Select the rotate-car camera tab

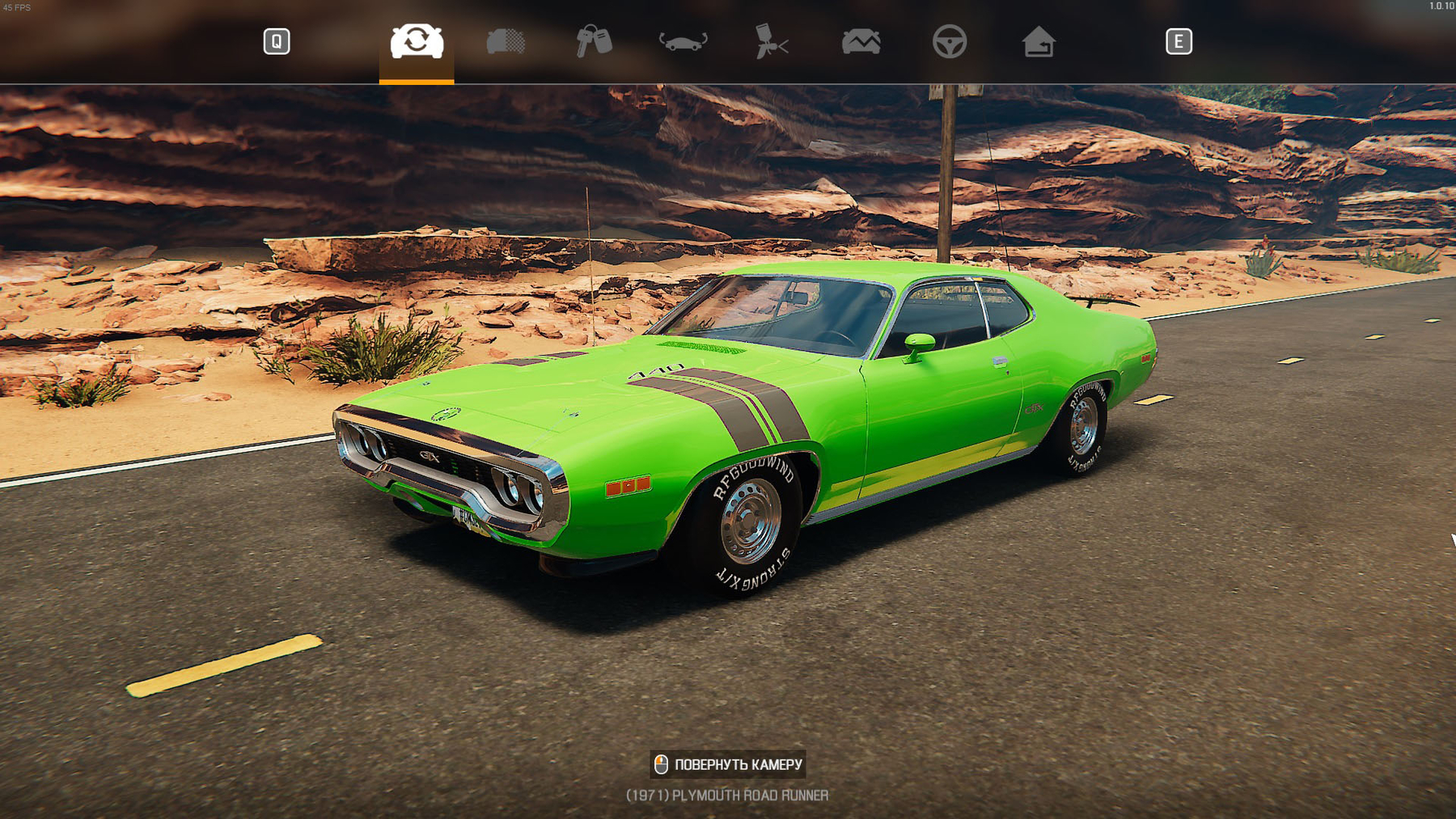pos(417,41)
